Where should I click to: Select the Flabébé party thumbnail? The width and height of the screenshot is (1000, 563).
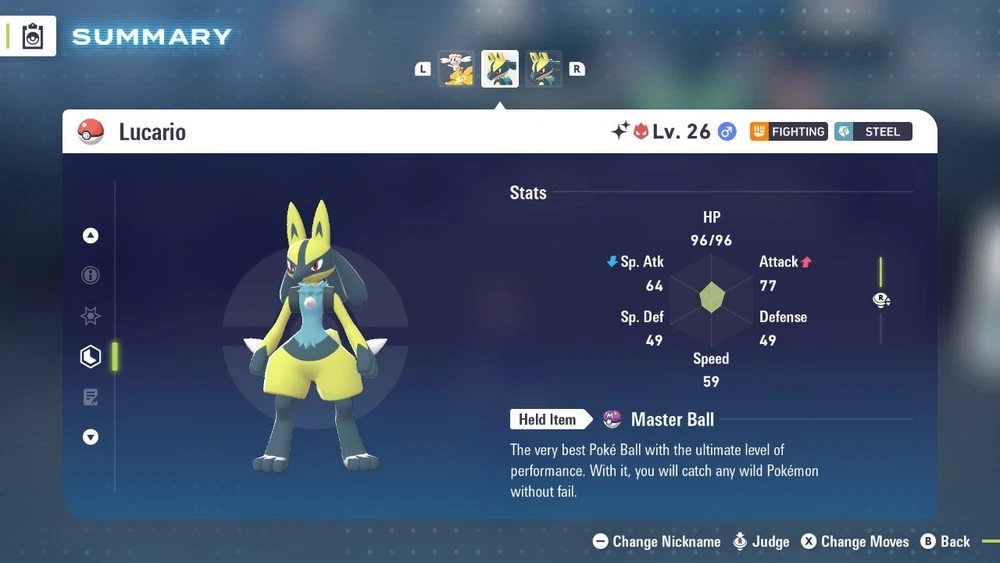click(x=456, y=69)
